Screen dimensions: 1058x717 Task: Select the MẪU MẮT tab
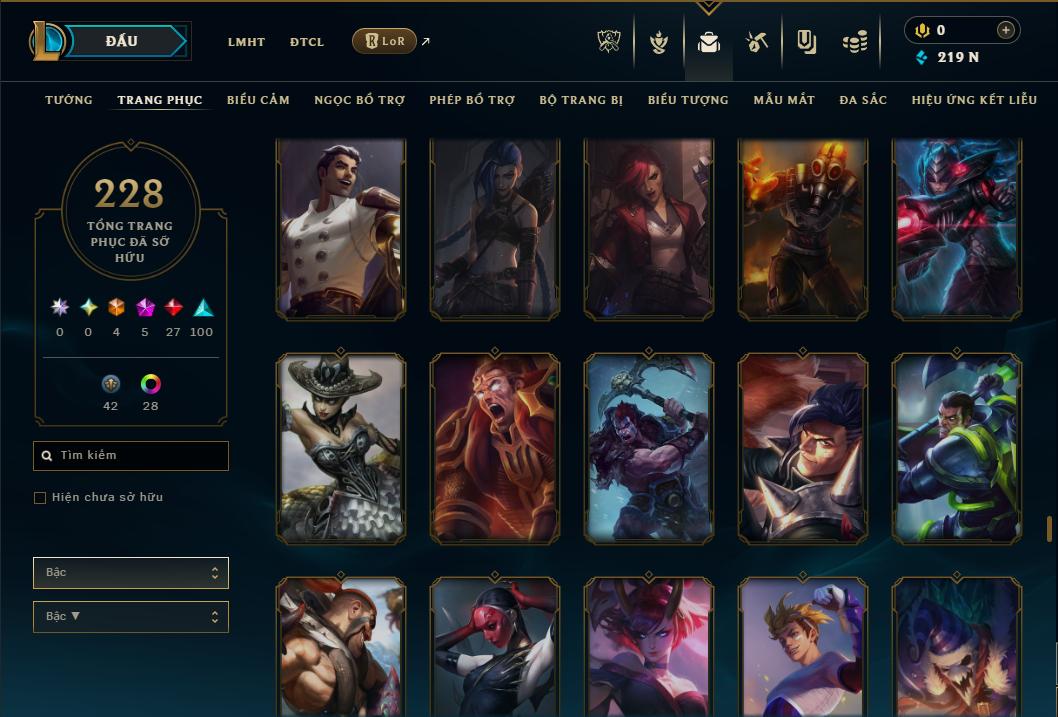pyautogui.click(x=784, y=100)
